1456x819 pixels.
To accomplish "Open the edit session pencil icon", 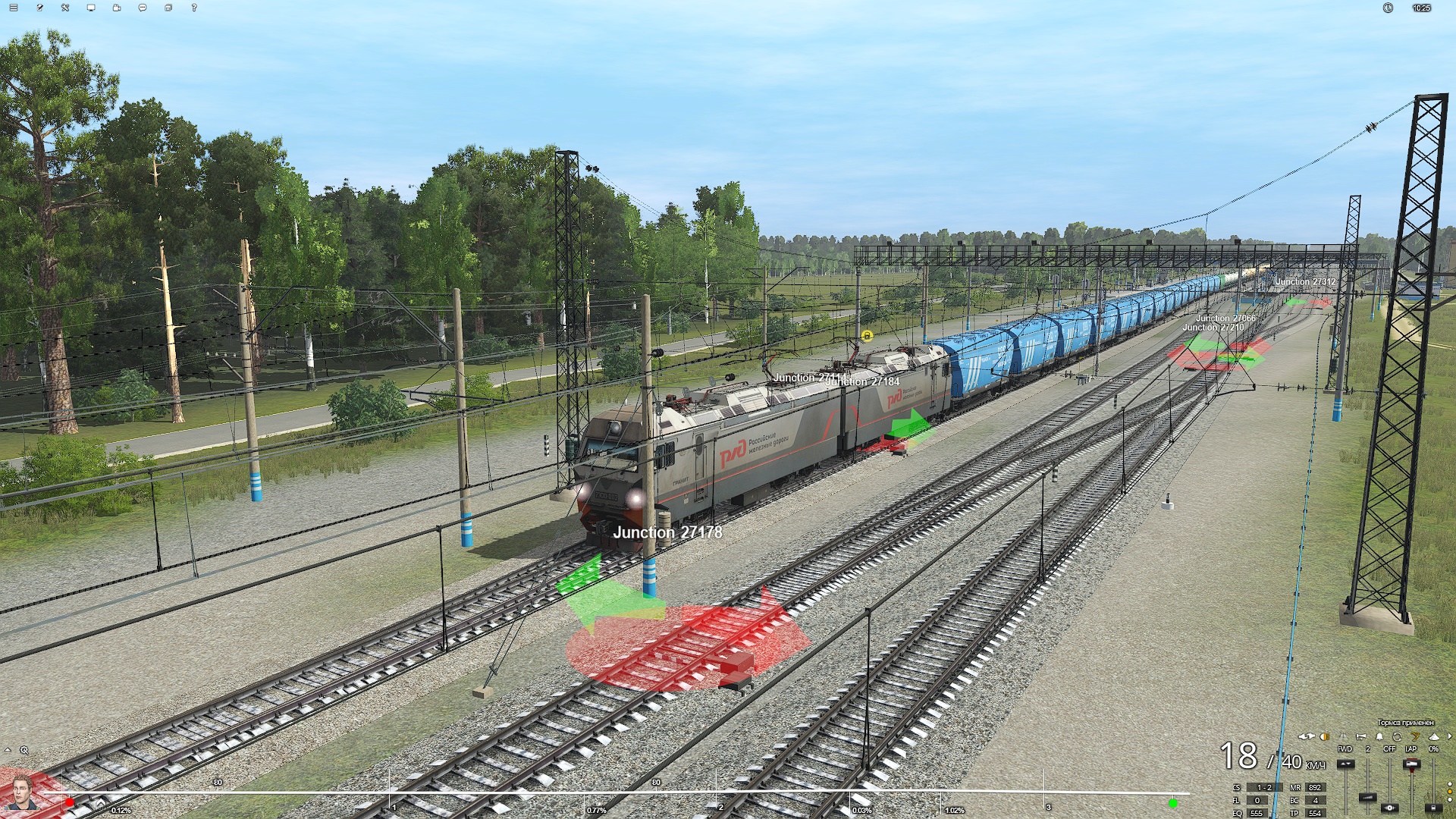I will pos(39,8).
